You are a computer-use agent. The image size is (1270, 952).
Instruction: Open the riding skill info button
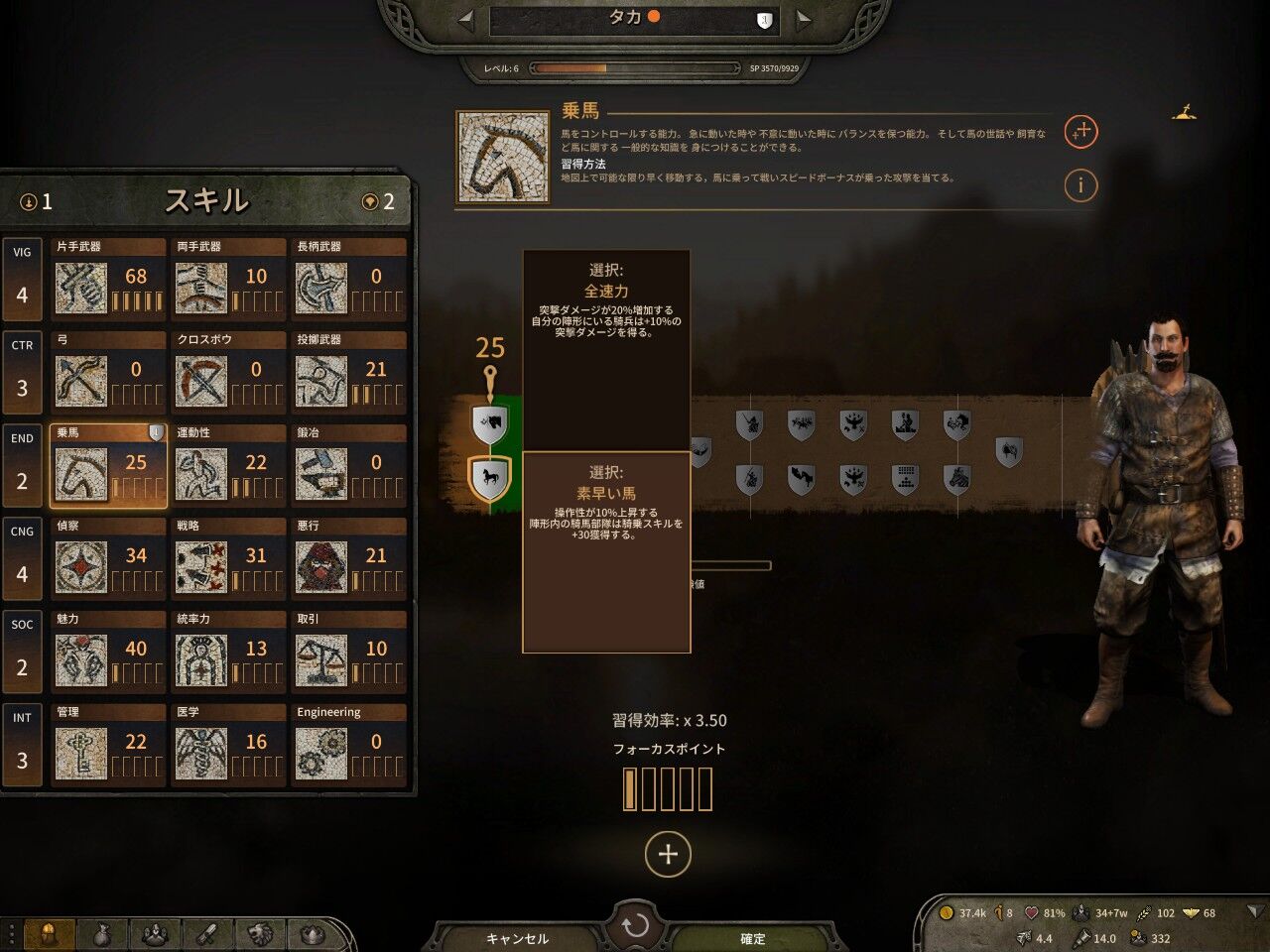(1080, 184)
